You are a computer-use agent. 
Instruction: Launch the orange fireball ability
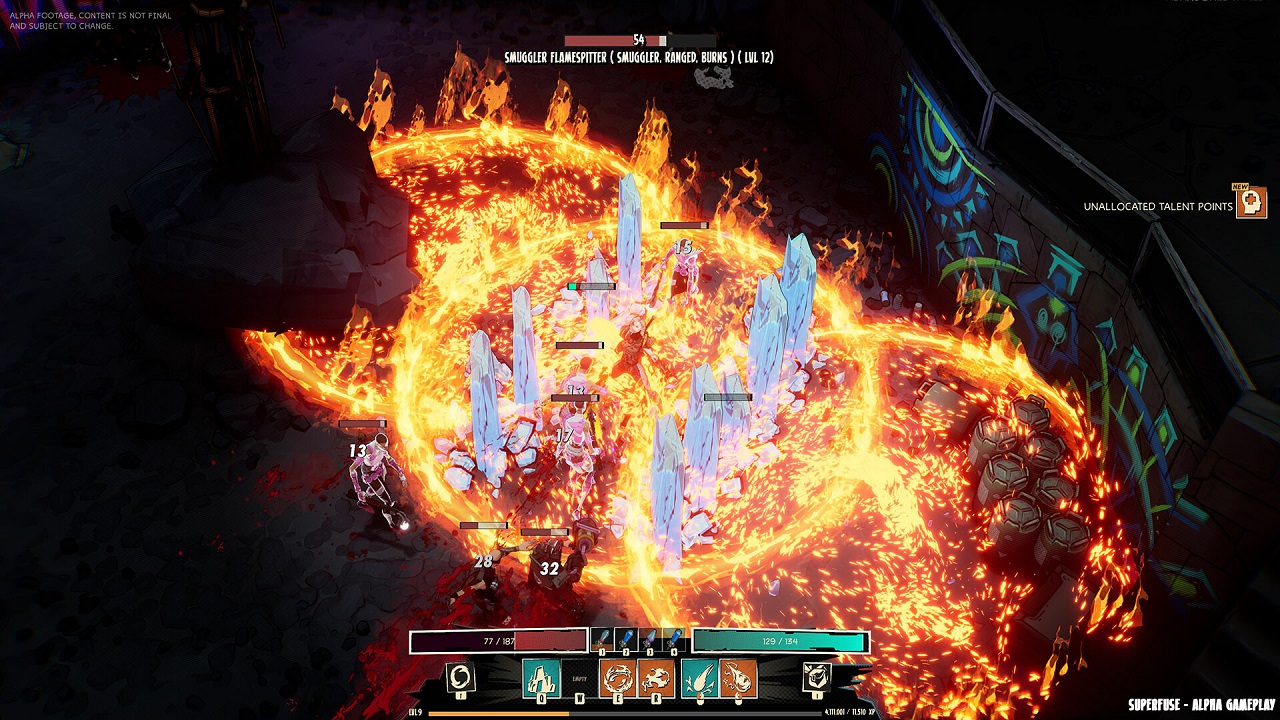[x=738, y=679]
